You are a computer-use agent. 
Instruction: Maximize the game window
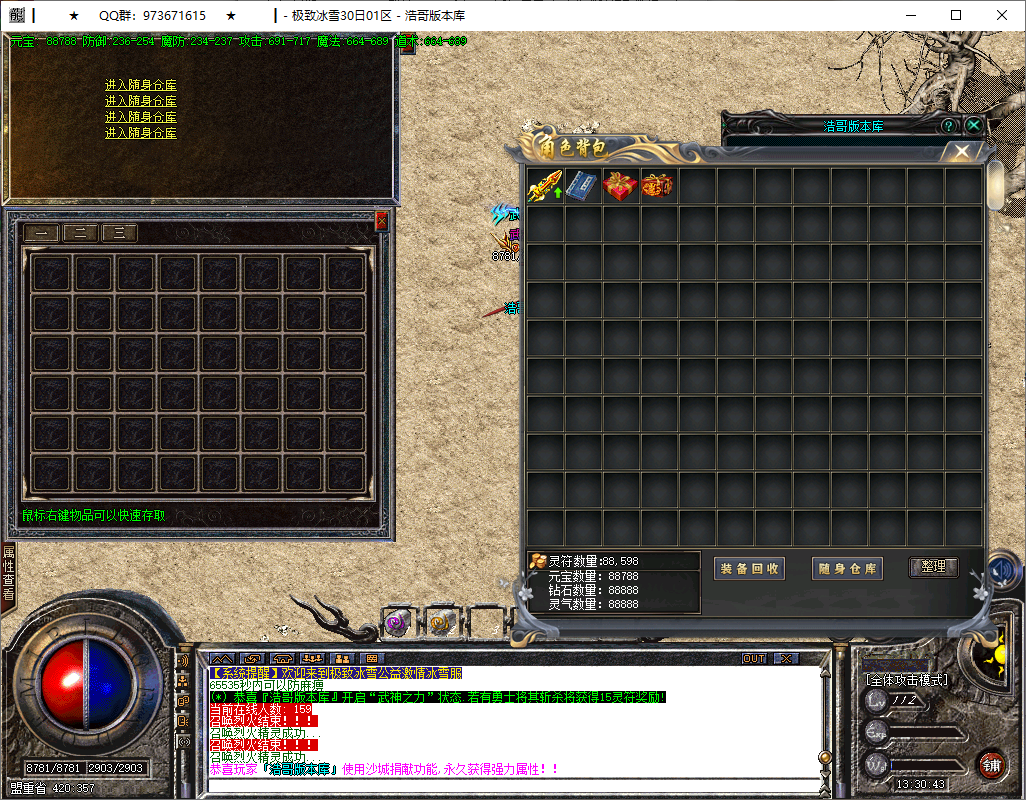point(956,15)
